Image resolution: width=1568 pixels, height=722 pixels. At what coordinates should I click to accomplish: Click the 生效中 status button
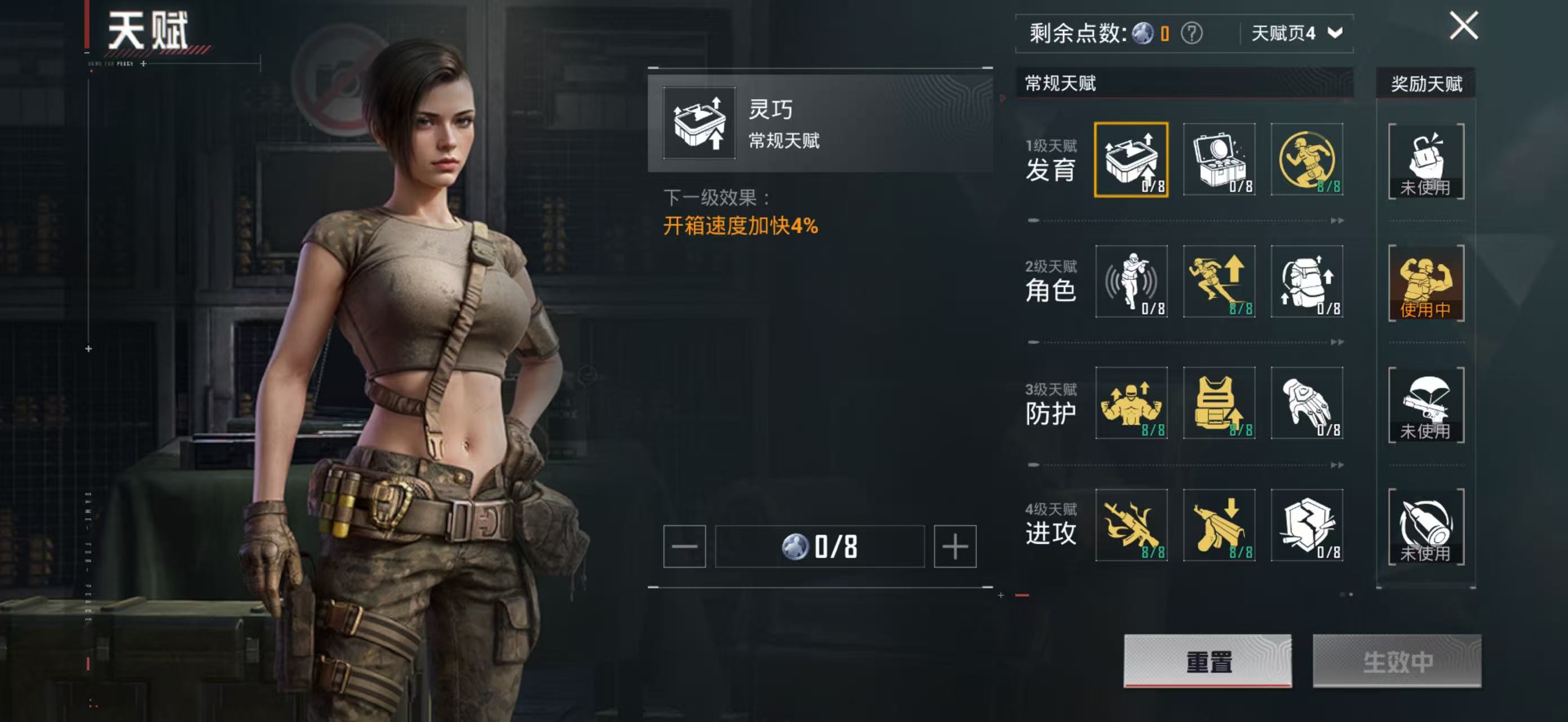1397,661
